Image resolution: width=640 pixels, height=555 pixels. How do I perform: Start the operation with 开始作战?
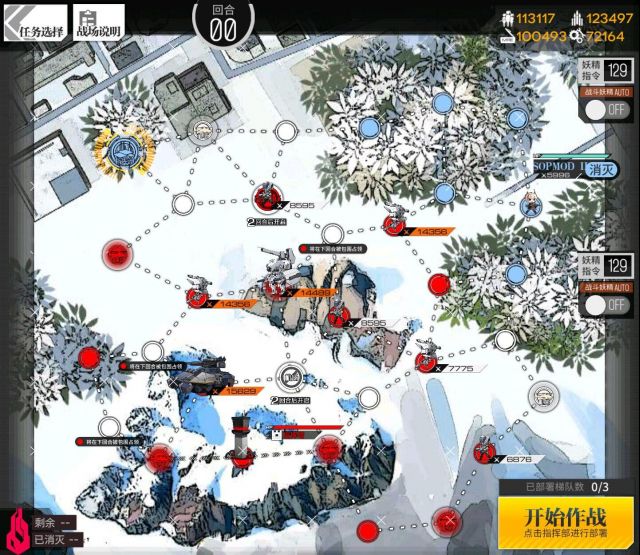coord(566,520)
